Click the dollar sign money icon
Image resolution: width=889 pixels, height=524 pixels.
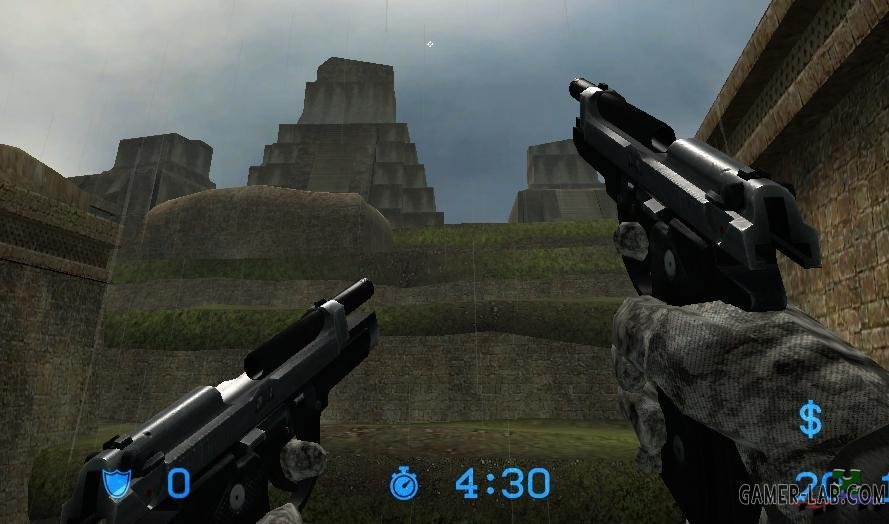pos(810,420)
